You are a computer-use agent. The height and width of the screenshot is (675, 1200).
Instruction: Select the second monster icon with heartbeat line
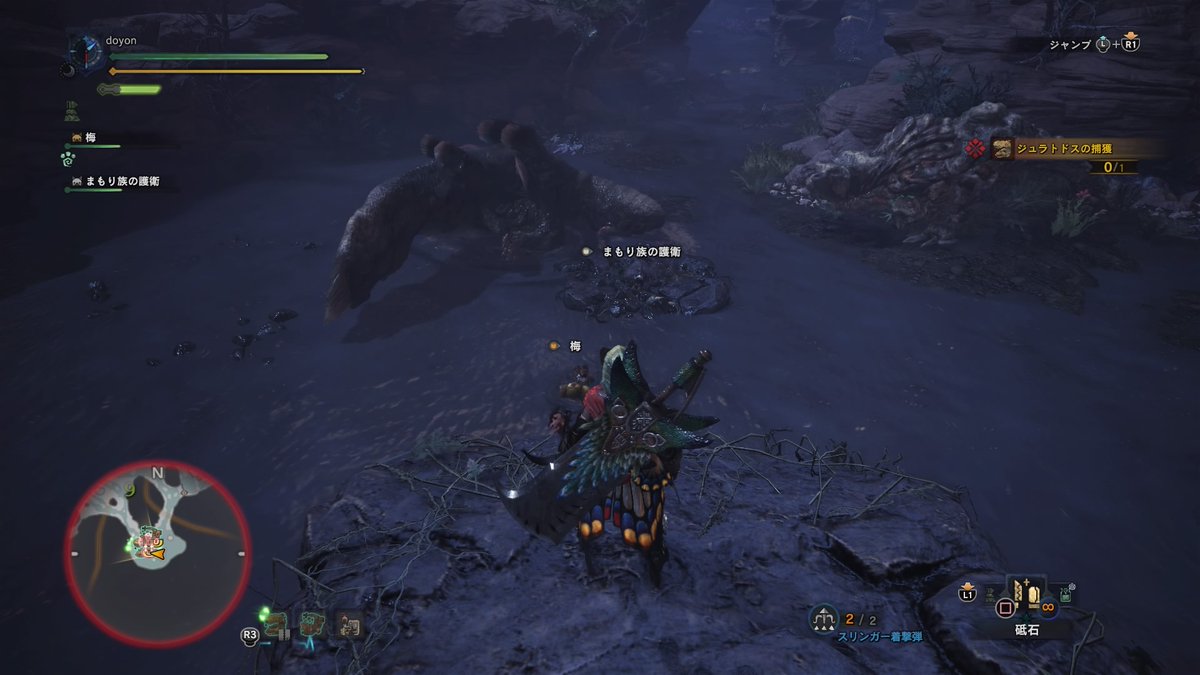pyautogui.click(x=313, y=626)
